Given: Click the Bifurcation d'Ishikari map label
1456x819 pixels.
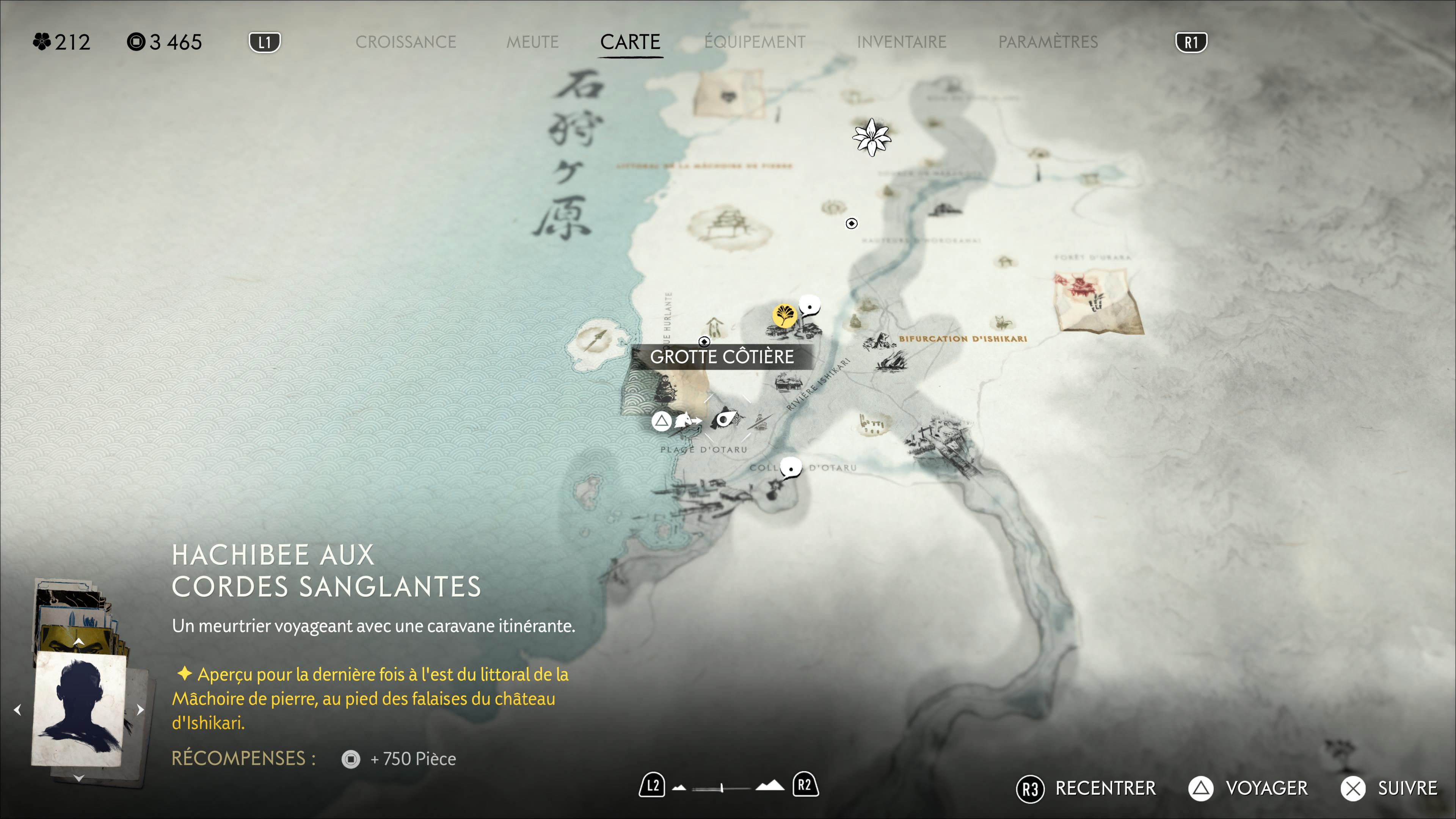Looking at the screenshot, I should click(x=963, y=339).
